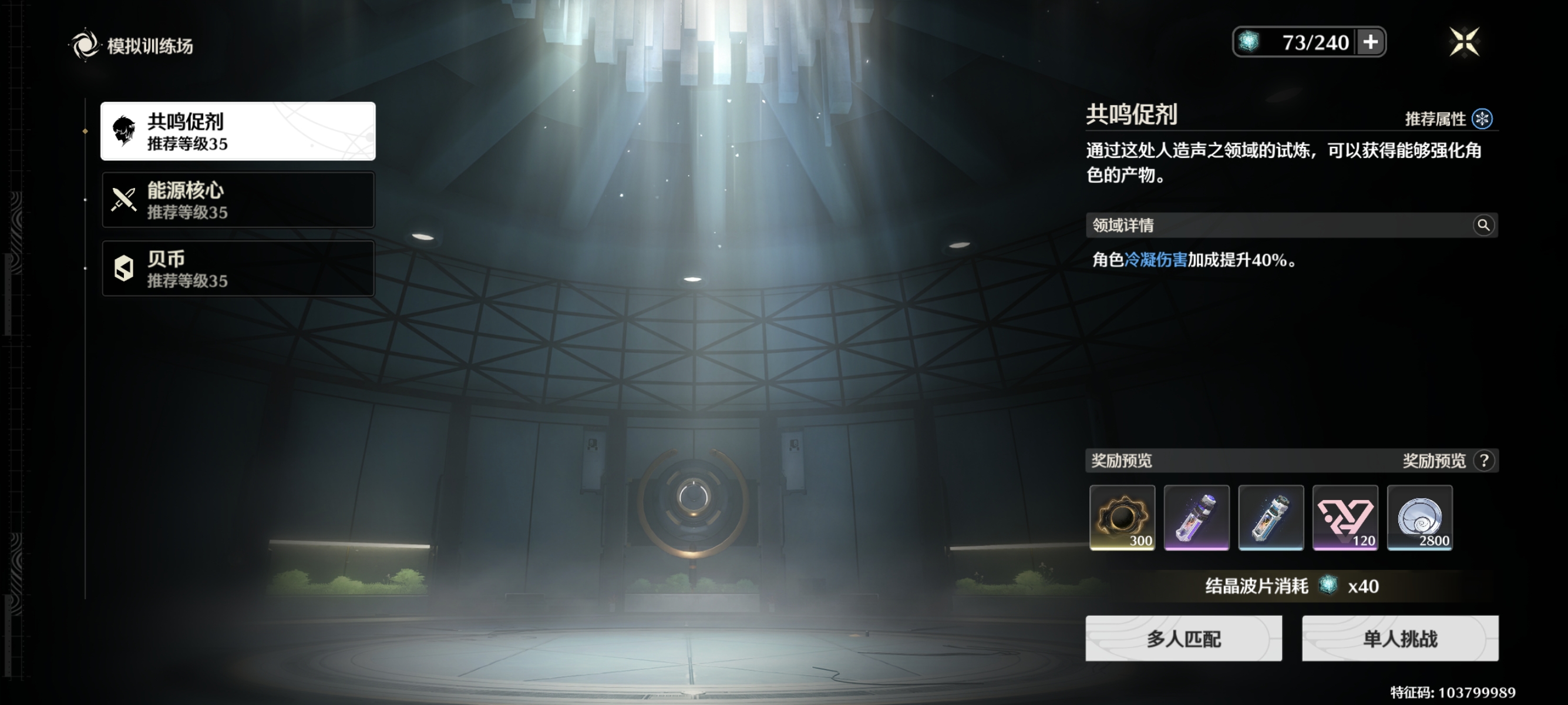Open domain details with the magnifier icon
Screen dimensions: 1568x705
1483,225
